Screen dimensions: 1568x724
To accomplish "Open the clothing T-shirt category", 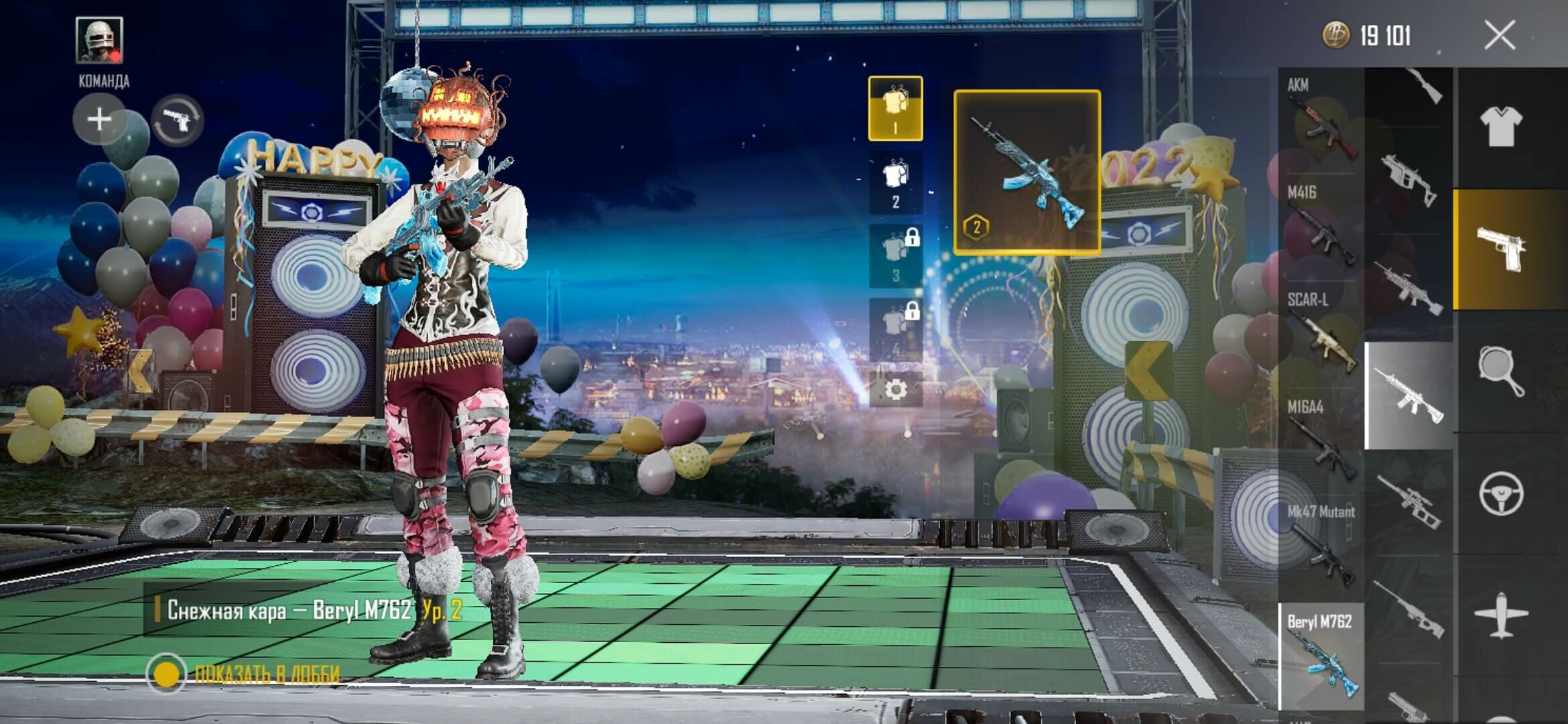I will [x=1500, y=126].
